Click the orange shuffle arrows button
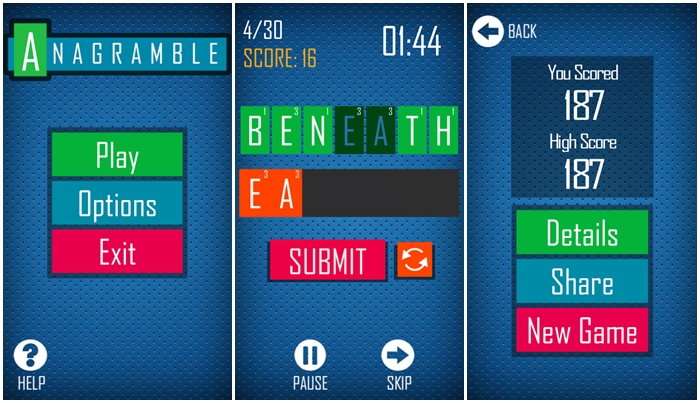 point(414,261)
